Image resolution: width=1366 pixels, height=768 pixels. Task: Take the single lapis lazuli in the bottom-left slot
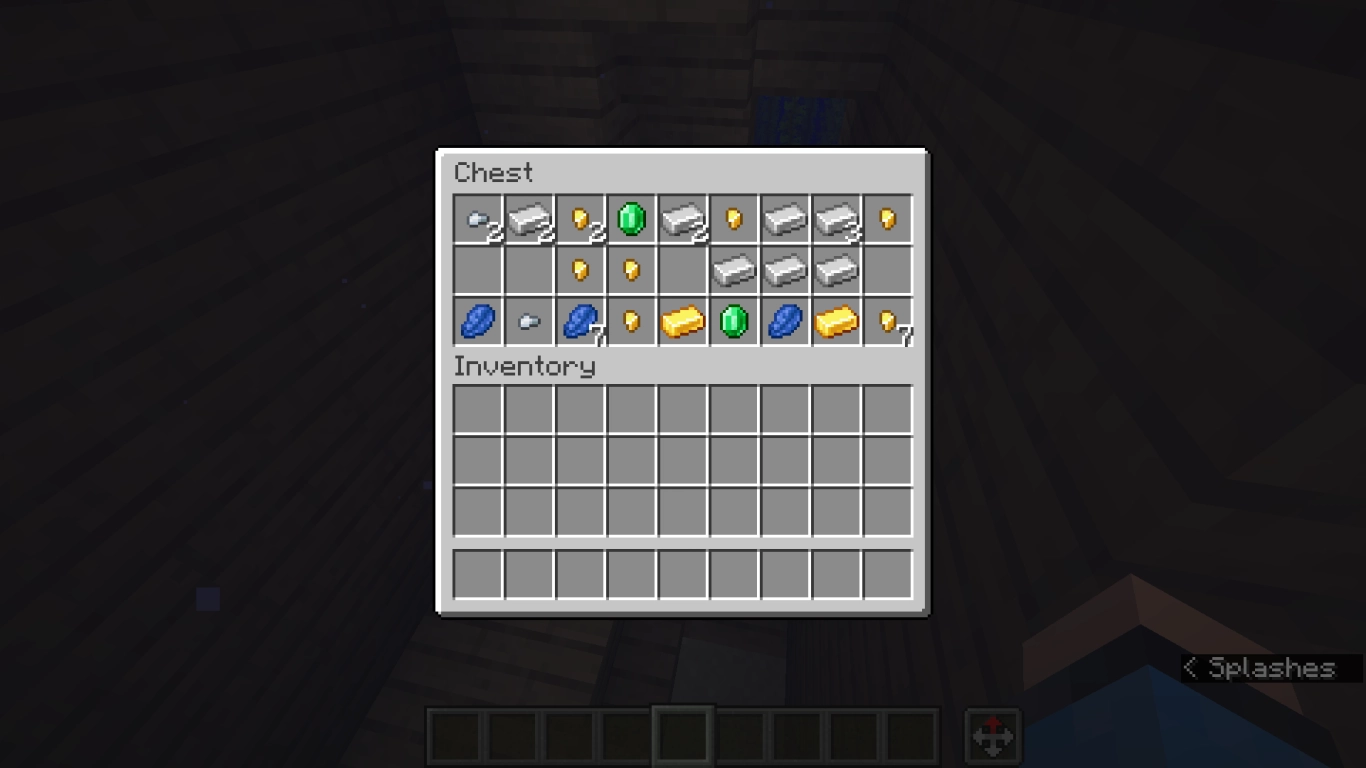pyautogui.click(x=477, y=320)
